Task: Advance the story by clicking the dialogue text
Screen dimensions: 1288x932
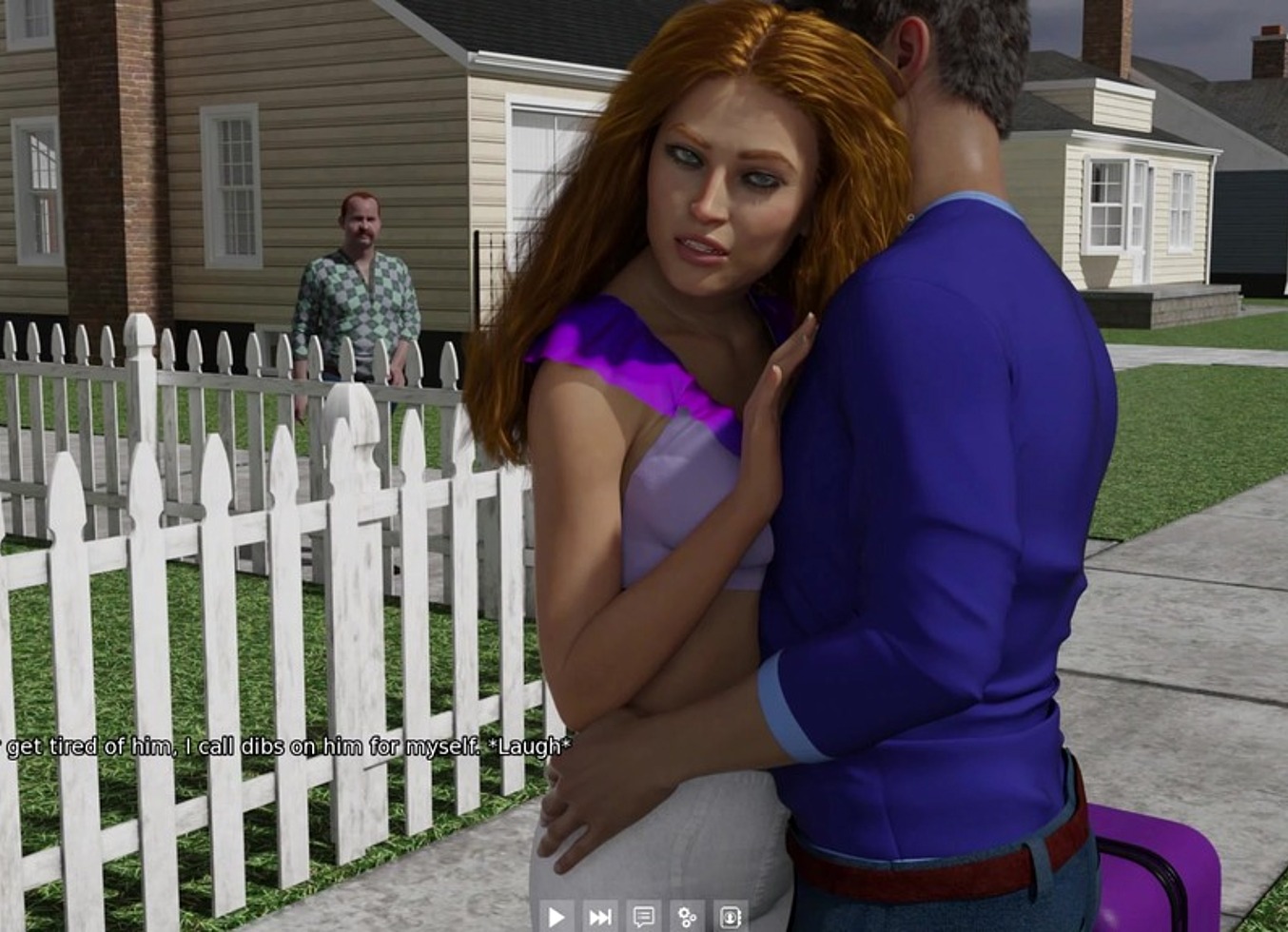Action: click(x=285, y=748)
